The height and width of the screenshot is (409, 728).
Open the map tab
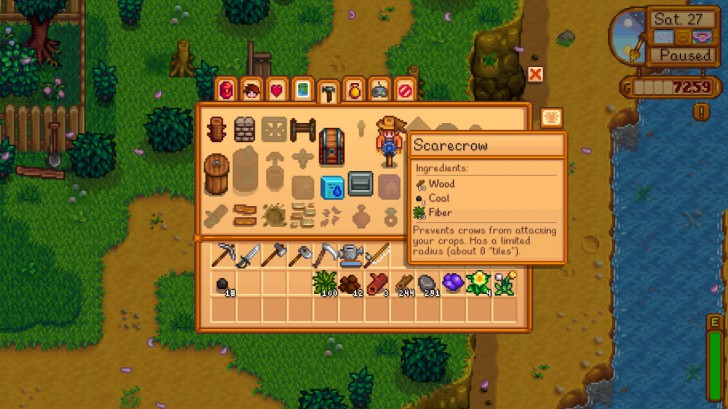click(x=302, y=91)
